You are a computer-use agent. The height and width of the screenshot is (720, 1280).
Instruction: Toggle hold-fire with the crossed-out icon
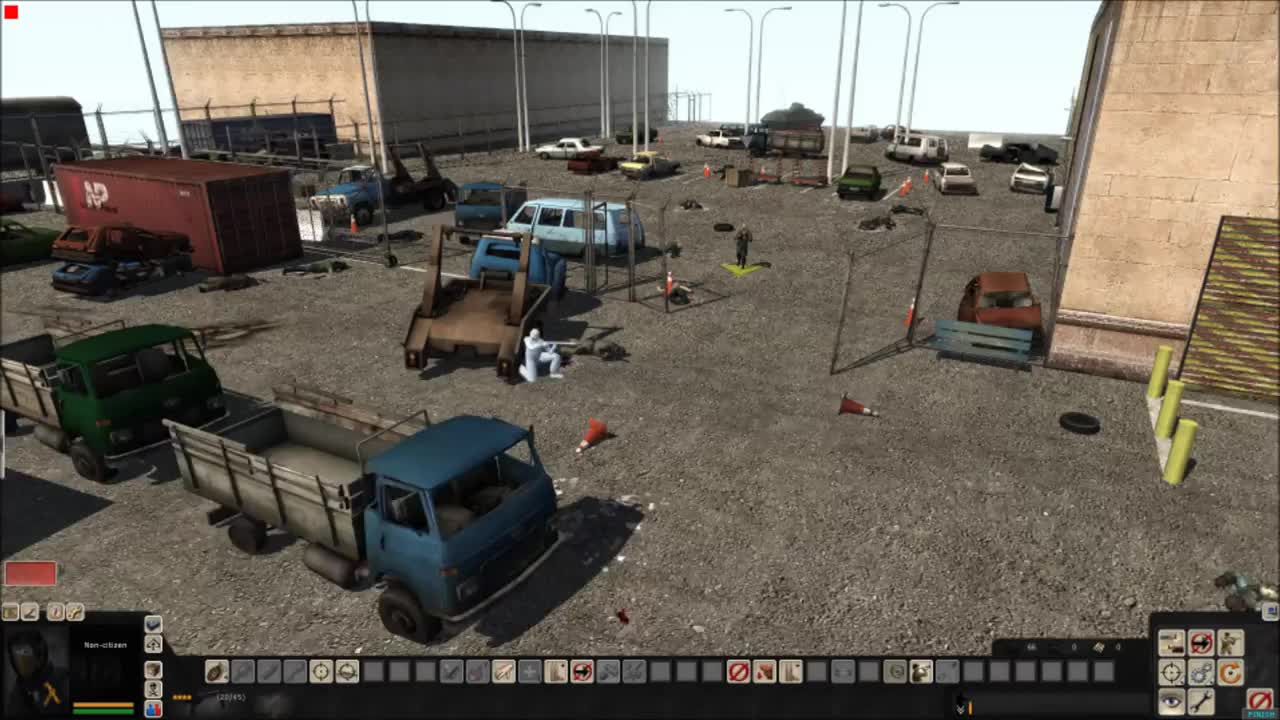click(x=1201, y=642)
